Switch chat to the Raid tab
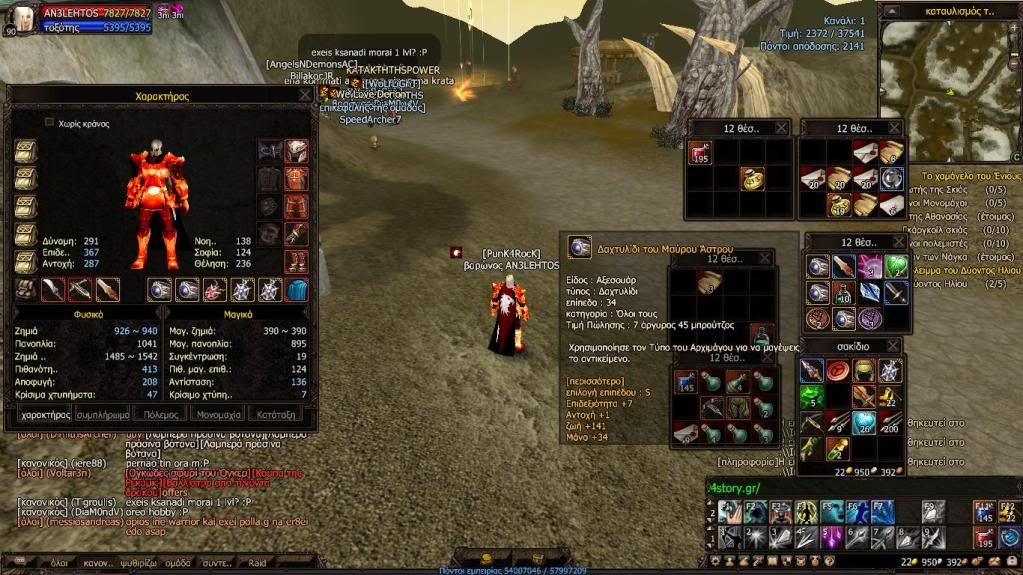The height and width of the screenshot is (575, 1023). pyautogui.click(x=257, y=563)
